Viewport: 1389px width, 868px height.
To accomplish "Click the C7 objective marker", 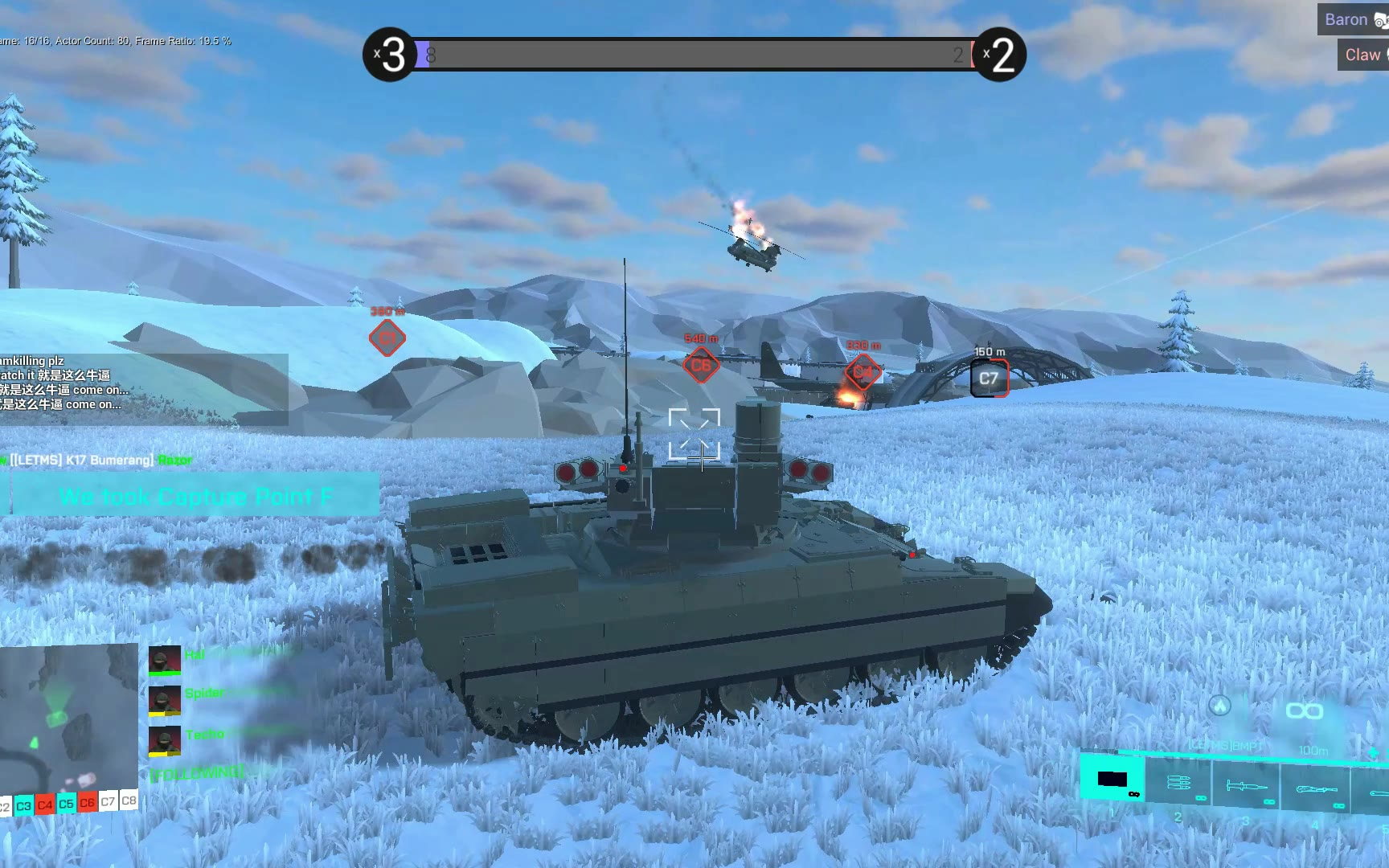I will click(989, 379).
